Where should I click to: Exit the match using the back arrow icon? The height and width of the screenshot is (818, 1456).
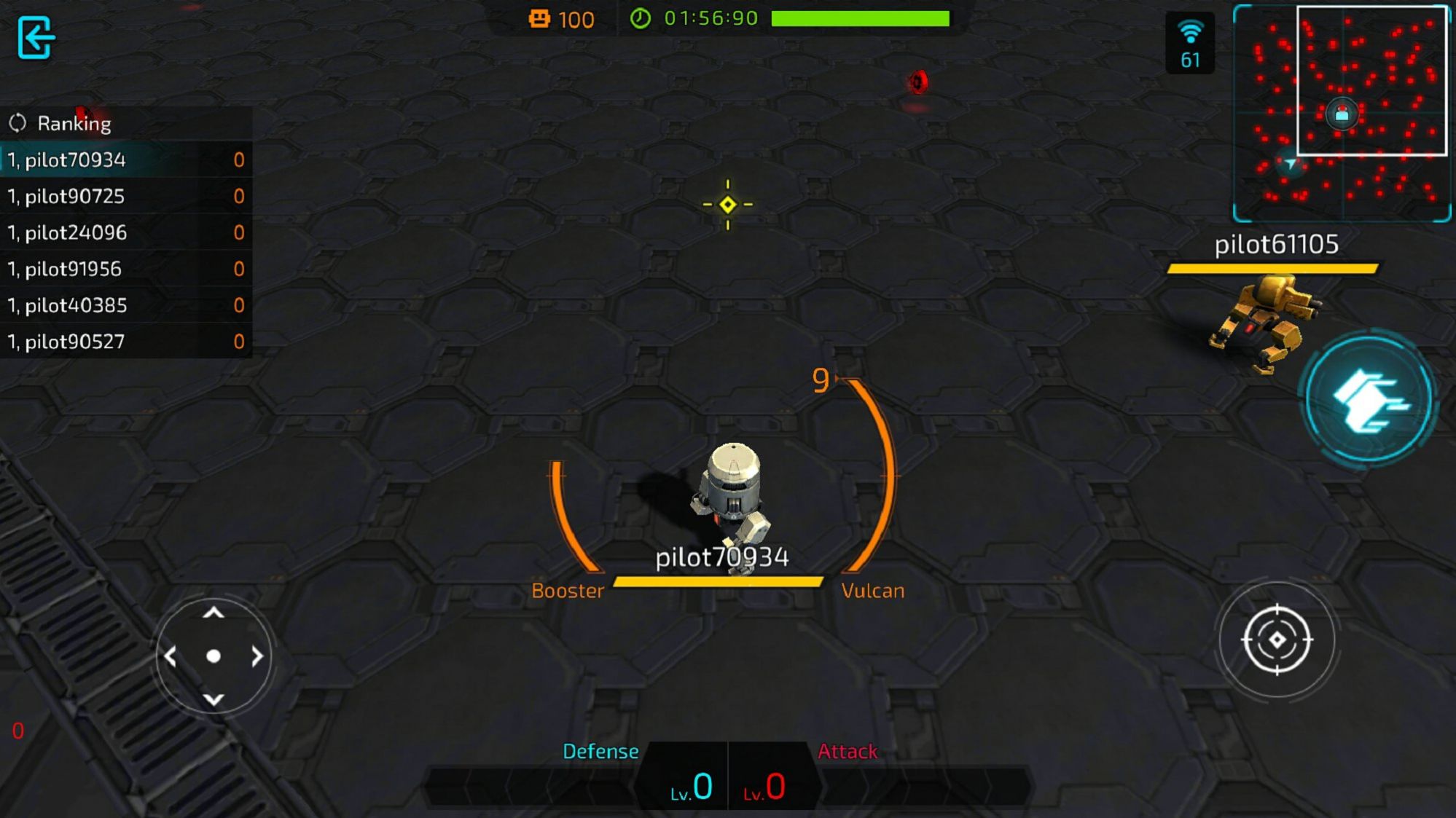pyautogui.click(x=35, y=37)
